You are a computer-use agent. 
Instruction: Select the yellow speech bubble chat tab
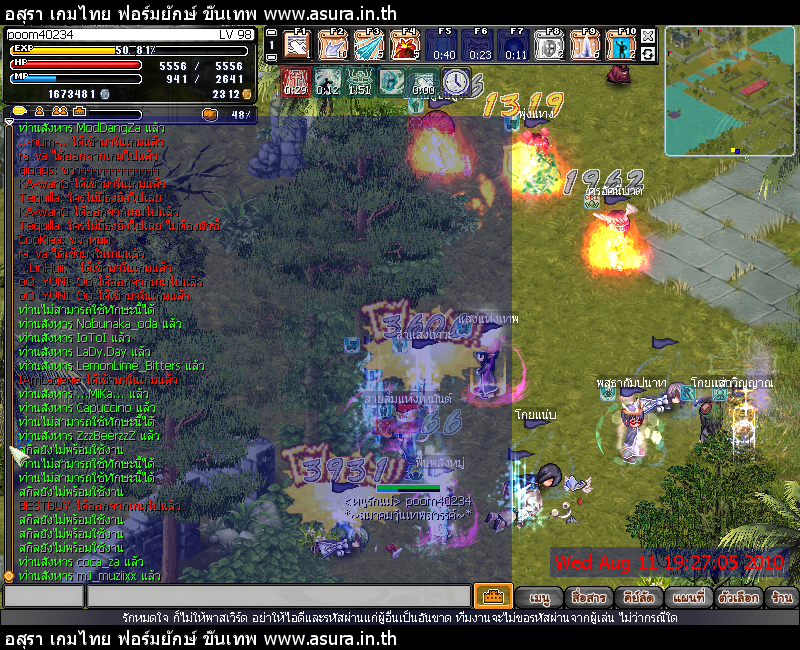click(21, 111)
